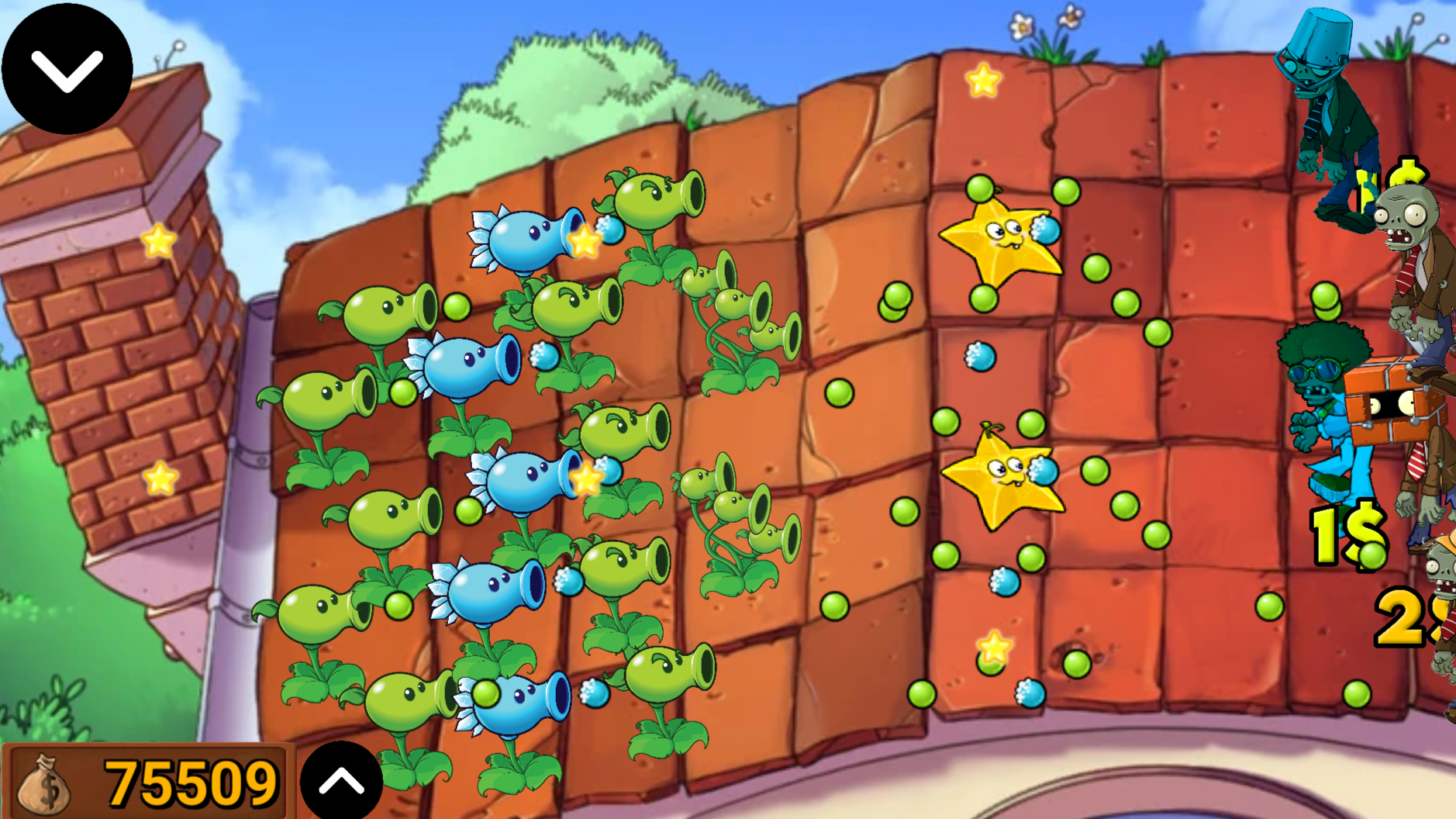Click the lower Starfruit plant

click(1004, 481)
